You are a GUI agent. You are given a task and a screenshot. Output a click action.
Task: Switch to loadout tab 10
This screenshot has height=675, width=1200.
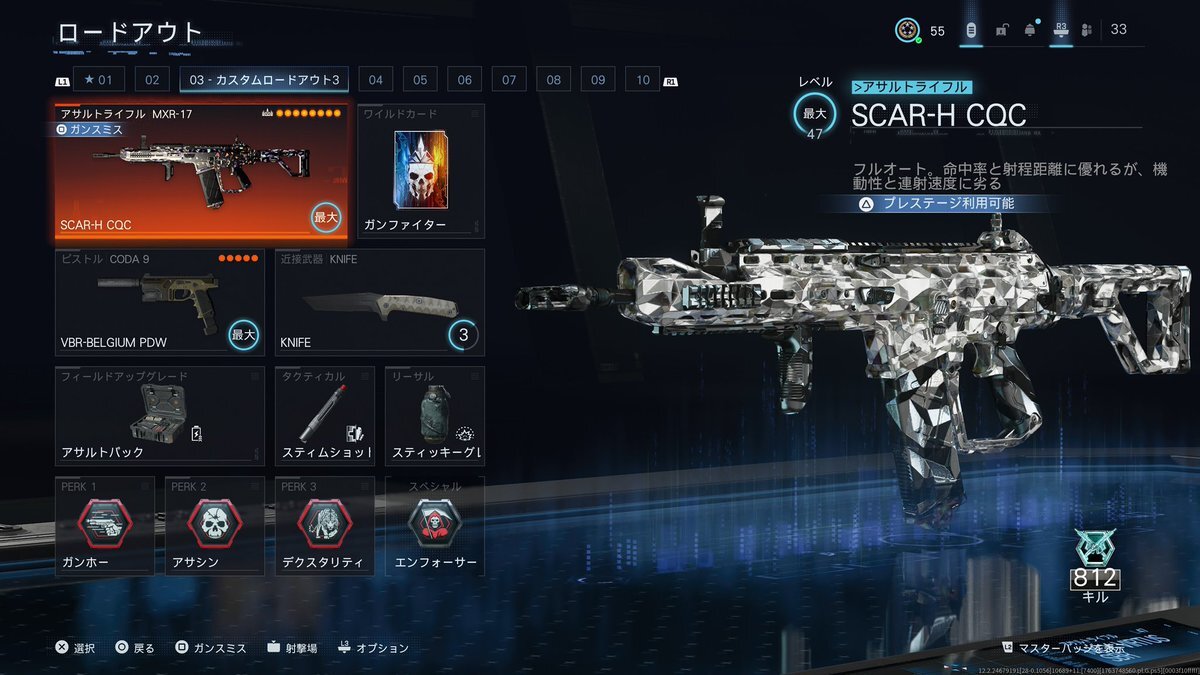pyautogui.click(x=642, y=80)
